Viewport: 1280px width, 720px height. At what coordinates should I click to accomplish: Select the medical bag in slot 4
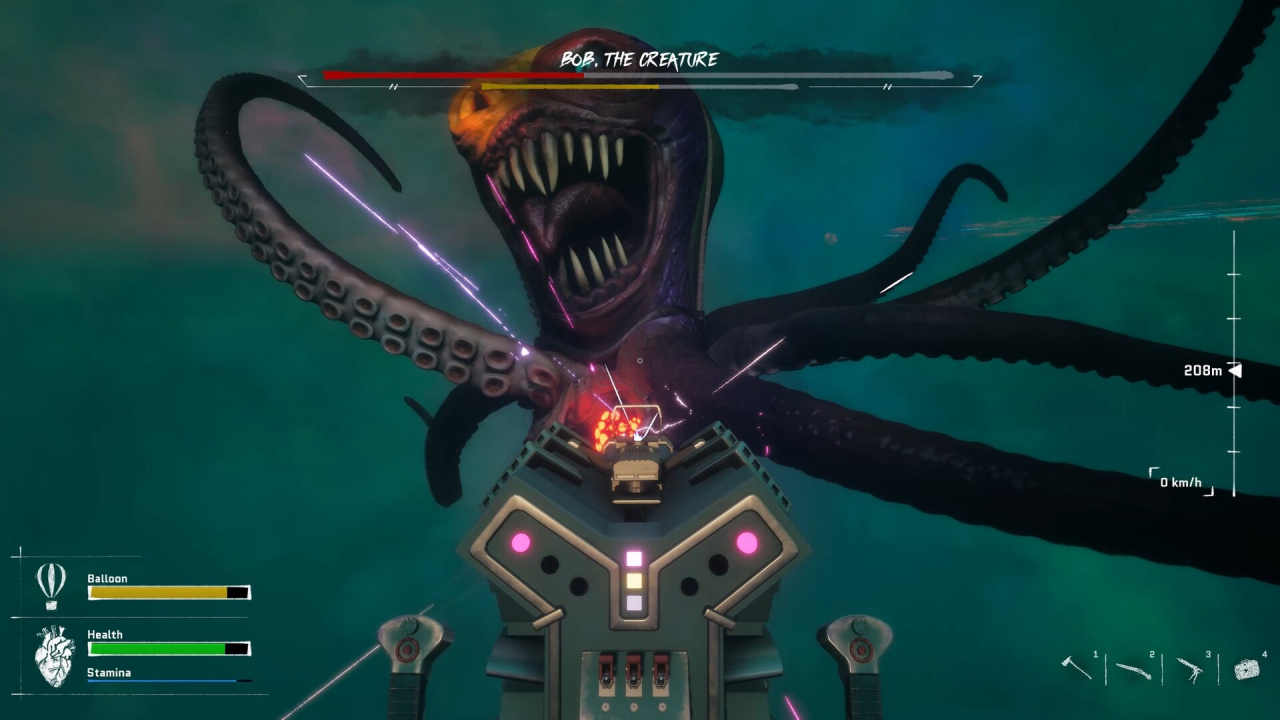1246,669
